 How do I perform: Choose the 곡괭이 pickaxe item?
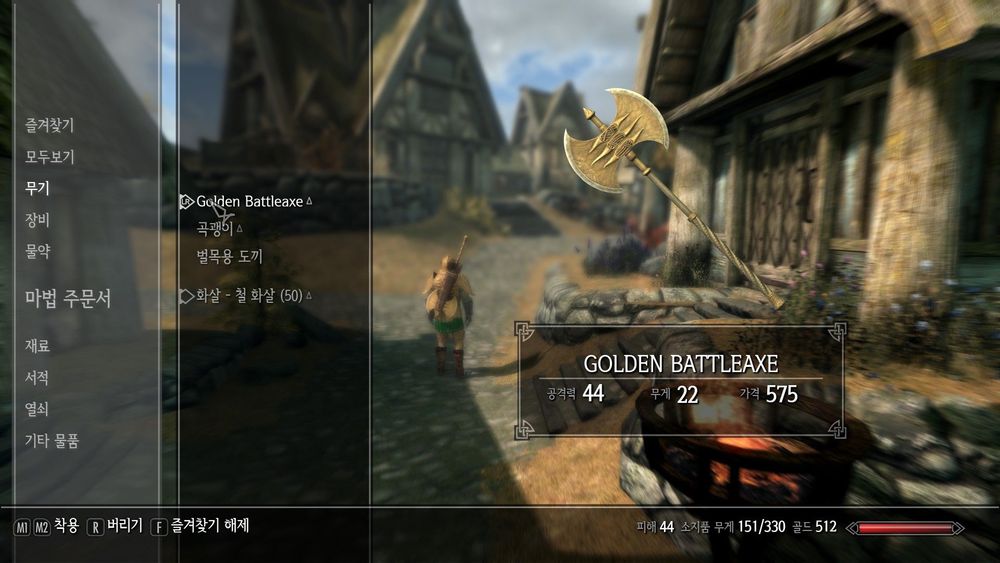point(215,229)
